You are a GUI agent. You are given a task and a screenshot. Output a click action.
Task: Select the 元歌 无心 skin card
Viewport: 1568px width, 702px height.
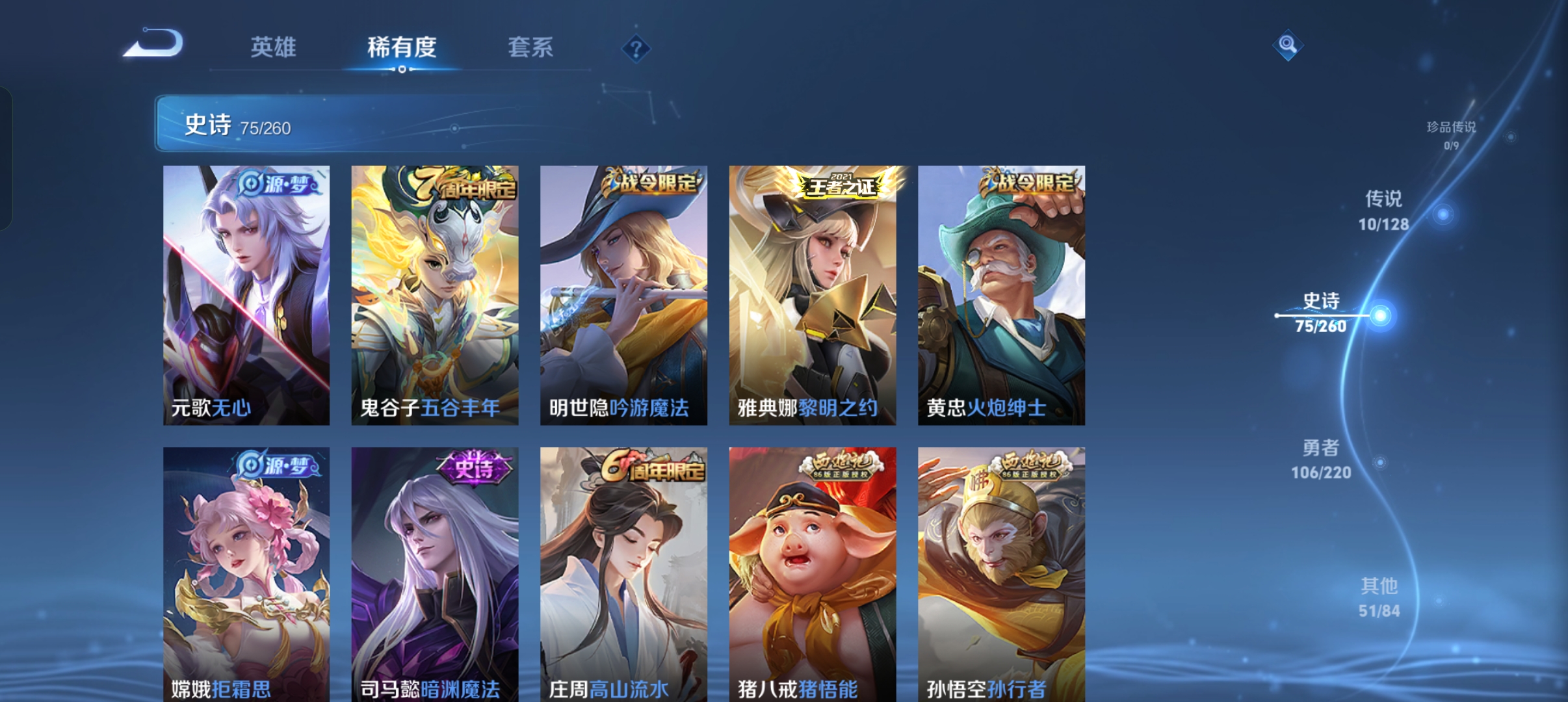click(246, 295)
